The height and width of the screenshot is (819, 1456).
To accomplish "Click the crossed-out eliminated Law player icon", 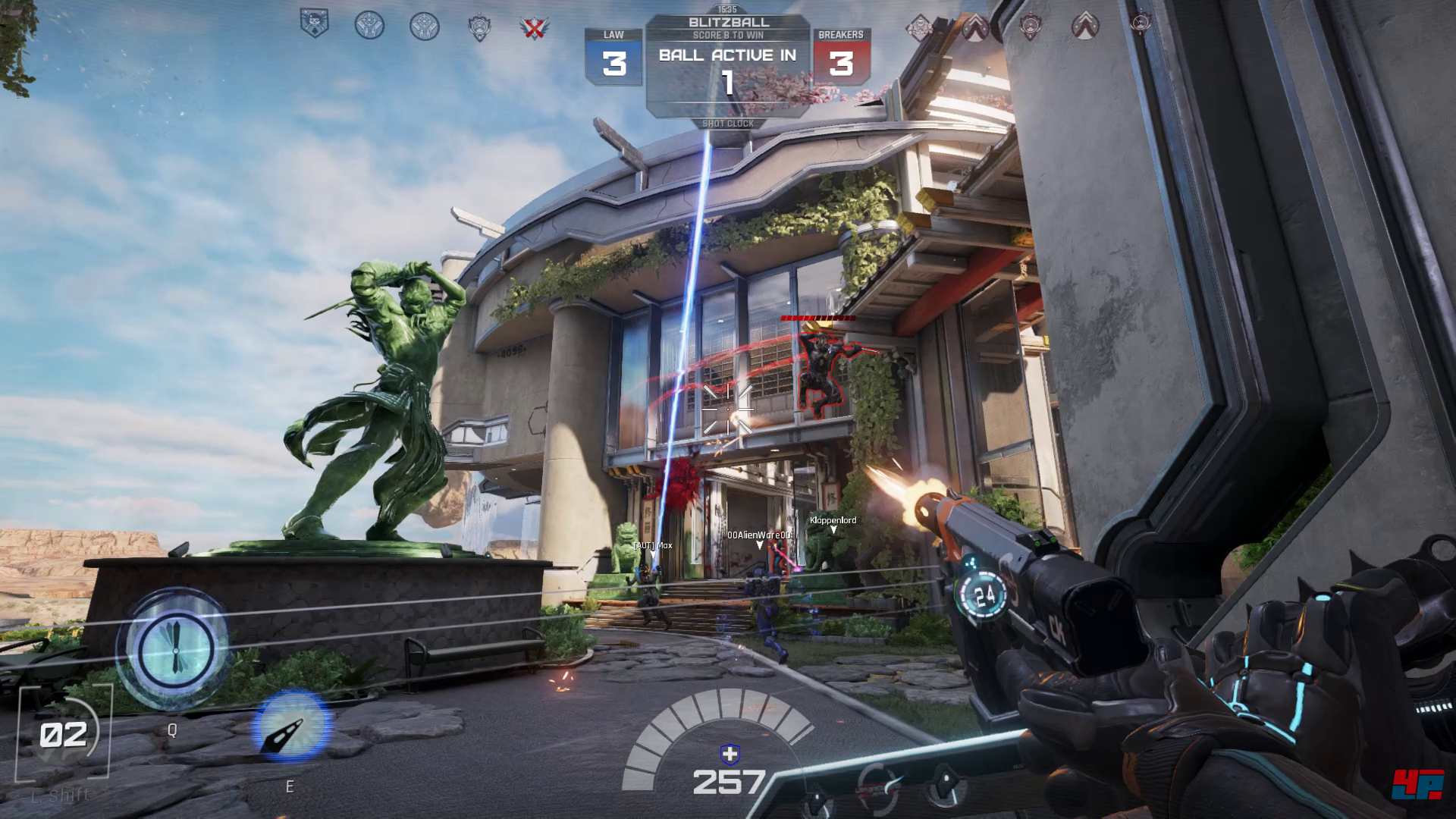I will pyautogui.click(x=534, y=27).
